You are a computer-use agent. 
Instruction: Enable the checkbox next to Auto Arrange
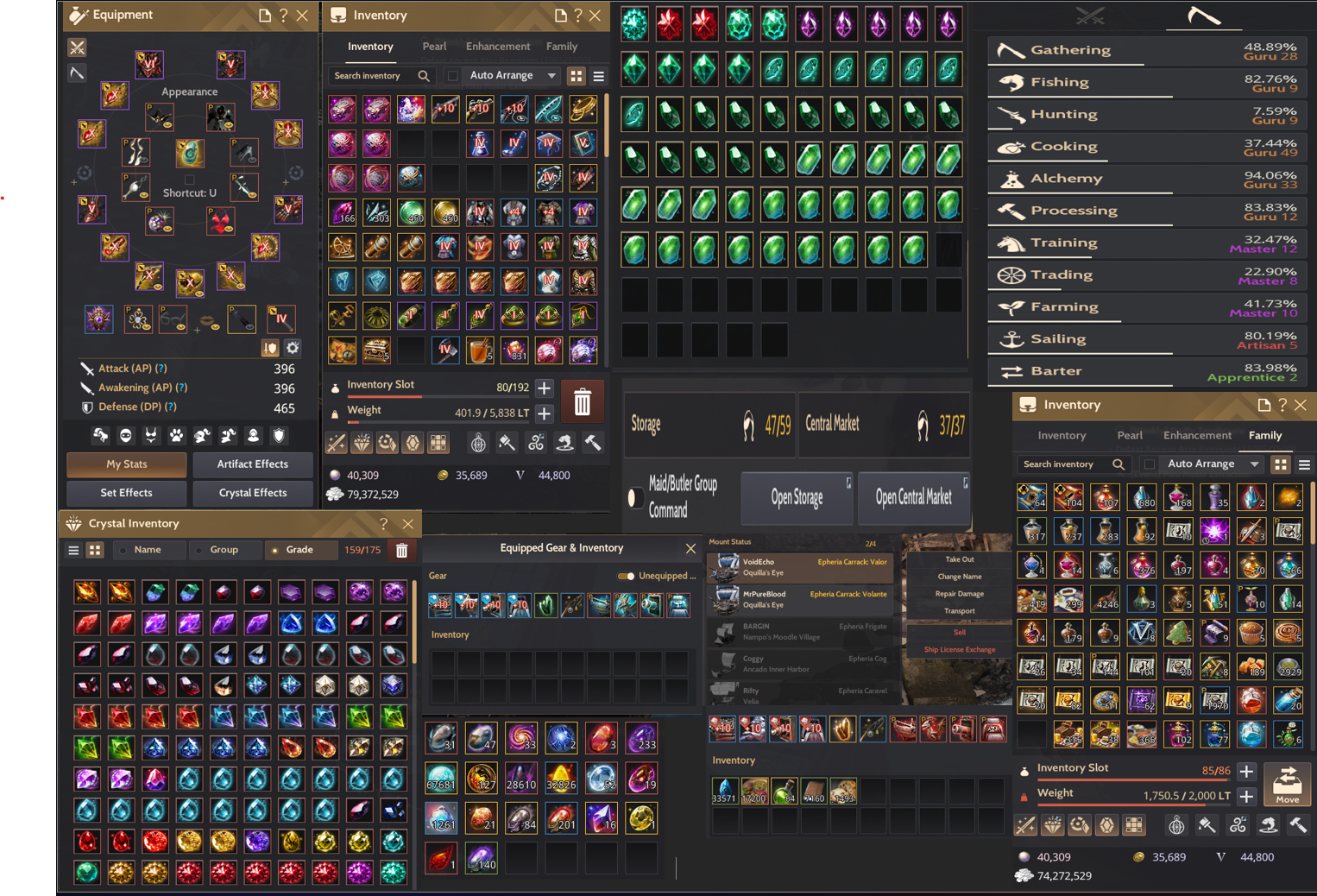453,75
